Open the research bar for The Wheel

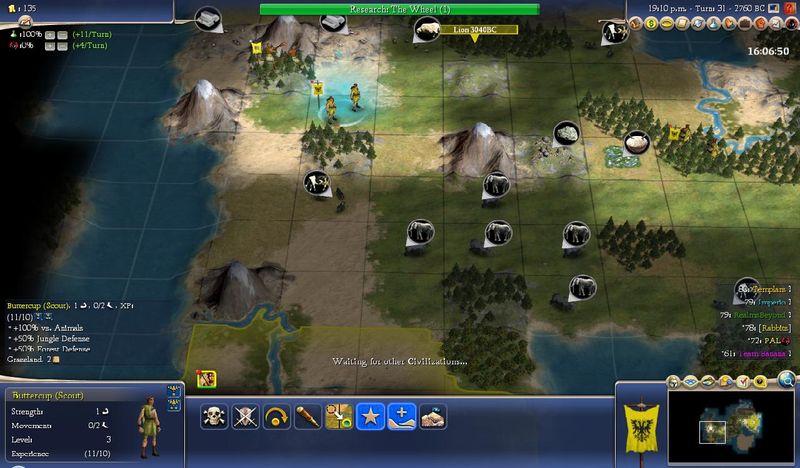(x=400, y=9)
